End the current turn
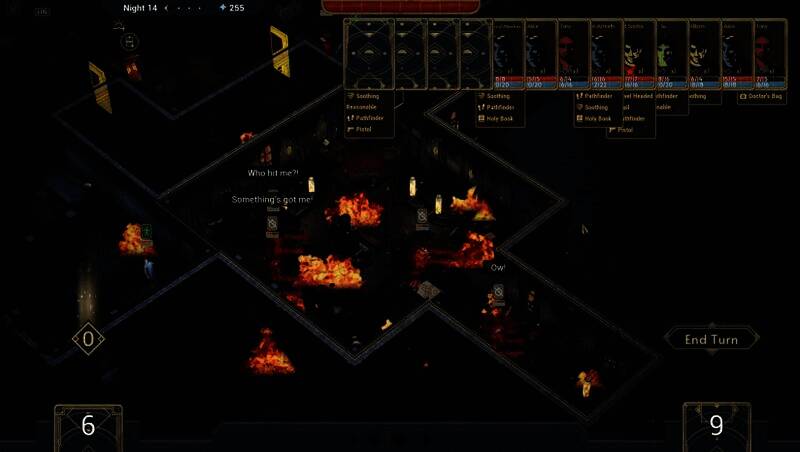800x452 pixels. coord(711,339)
